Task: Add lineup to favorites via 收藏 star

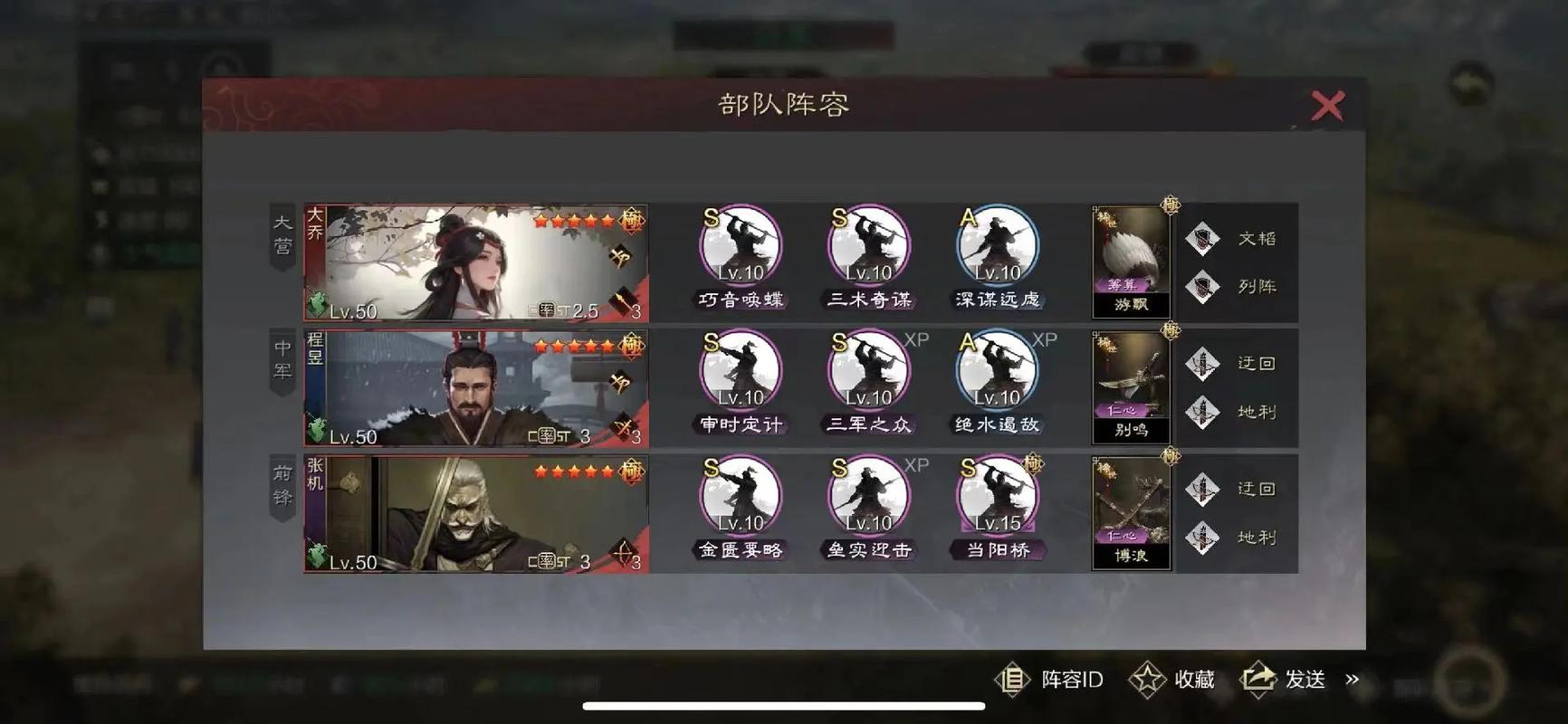Action: click(1148, 680)
